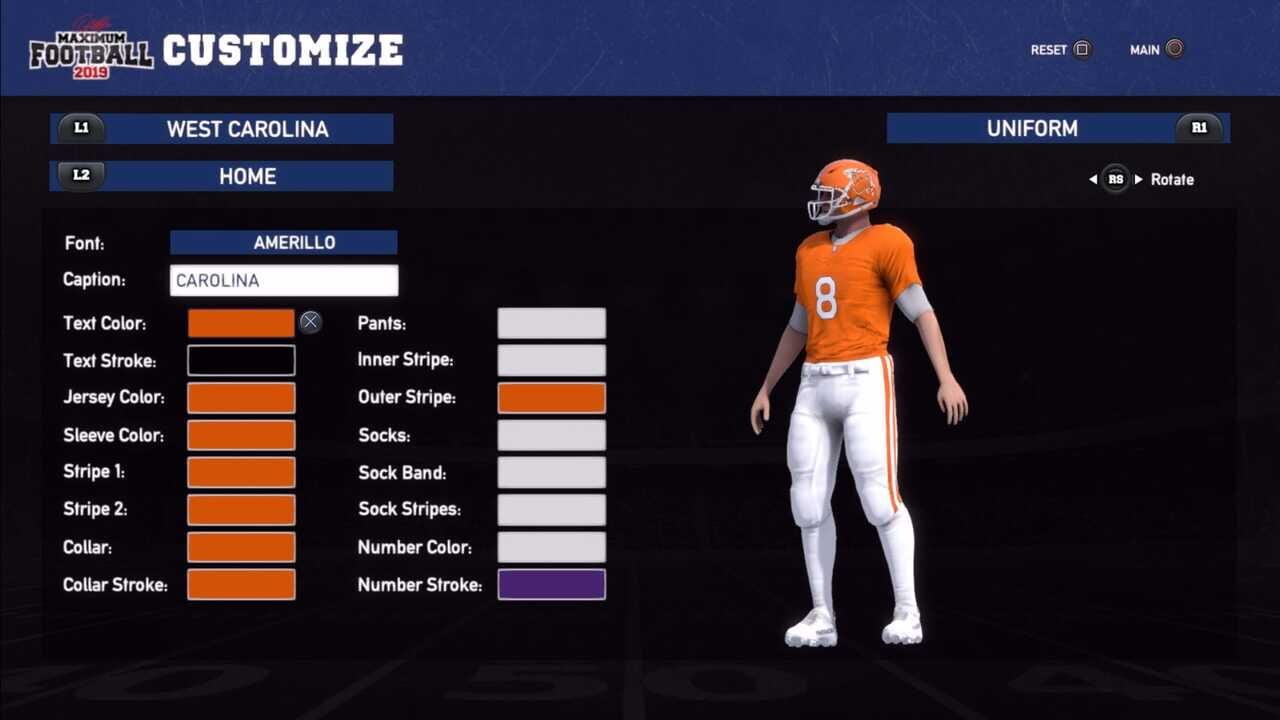The image size is (1280, 720).
Task: Click the circle icon next to MAIN
Action: (x=1174, y=49)
